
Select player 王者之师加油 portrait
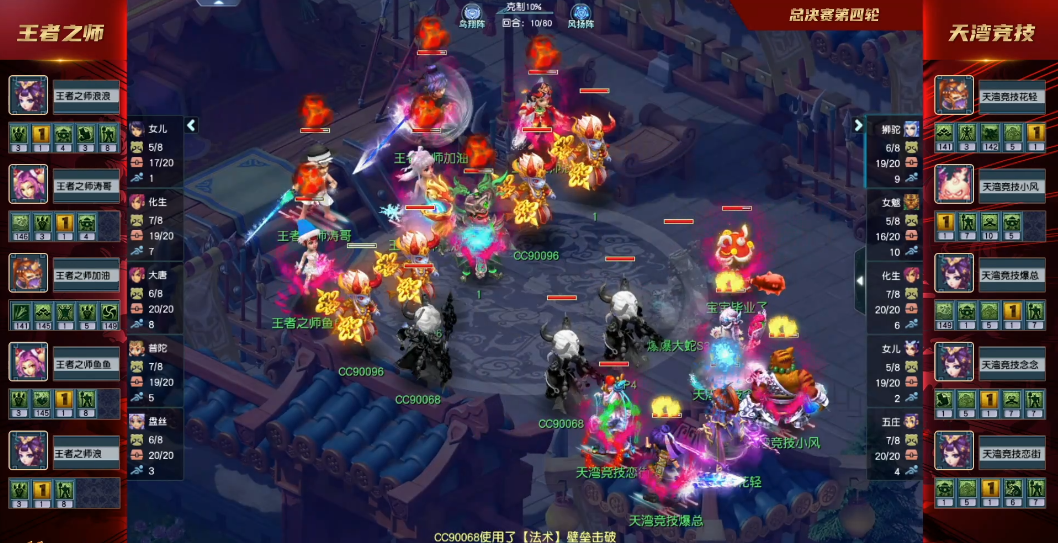tap(28, 273)
